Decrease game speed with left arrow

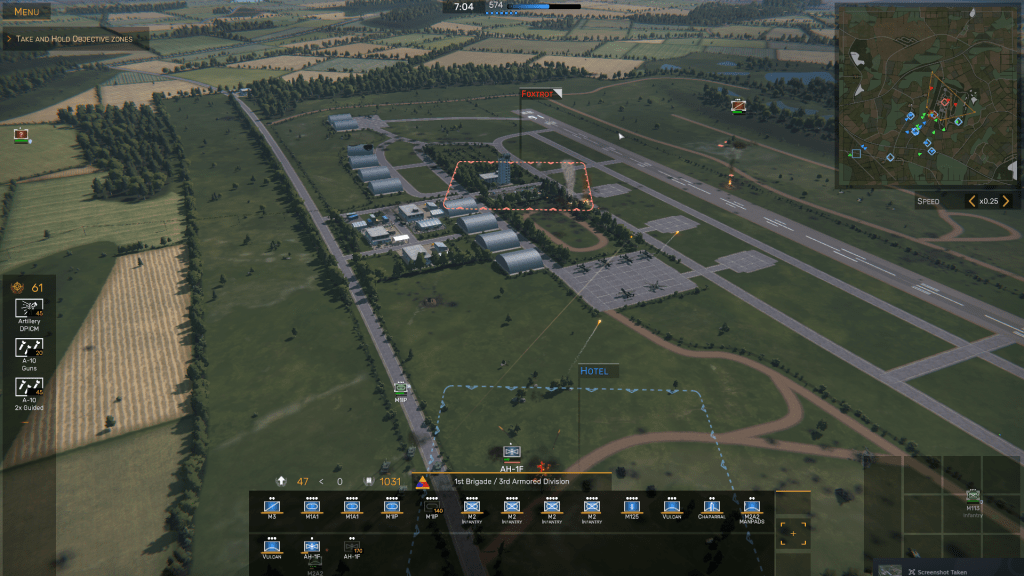tap(970, 201)
